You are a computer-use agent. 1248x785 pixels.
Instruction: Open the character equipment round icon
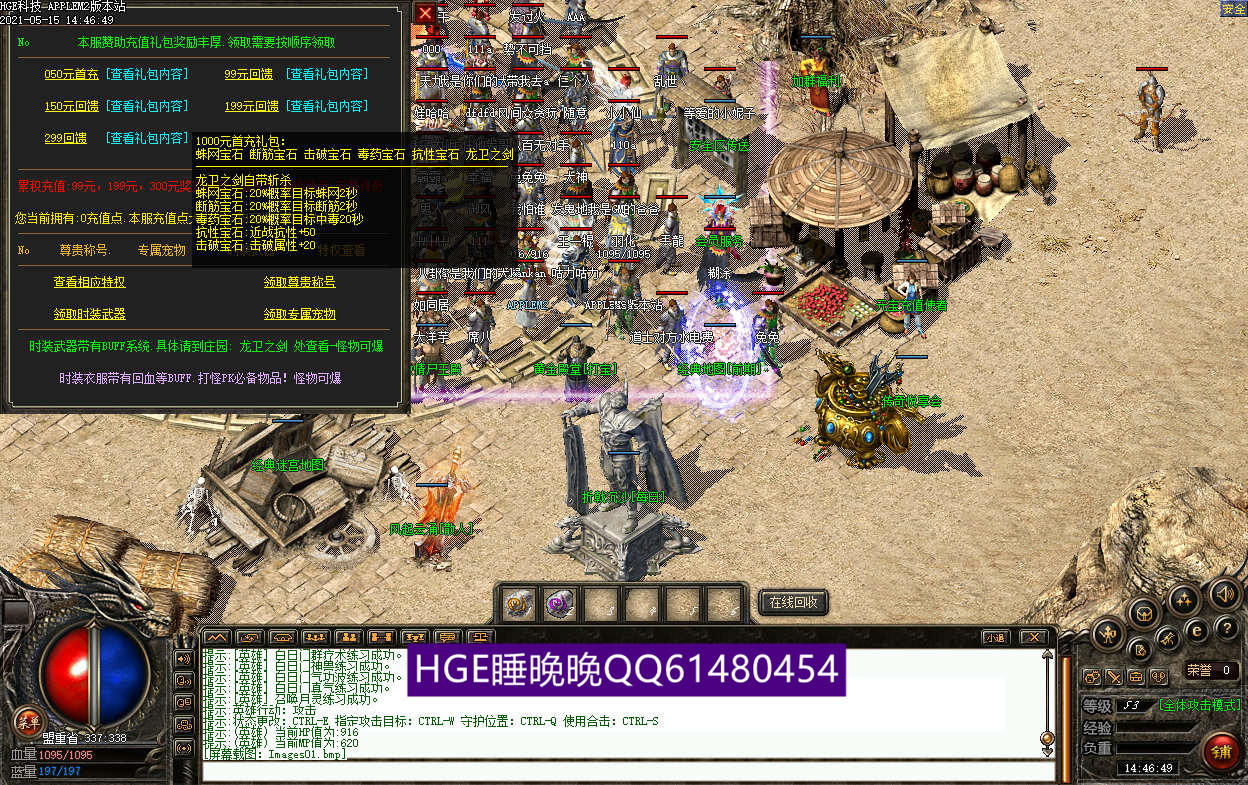[x=1108, y=631]
